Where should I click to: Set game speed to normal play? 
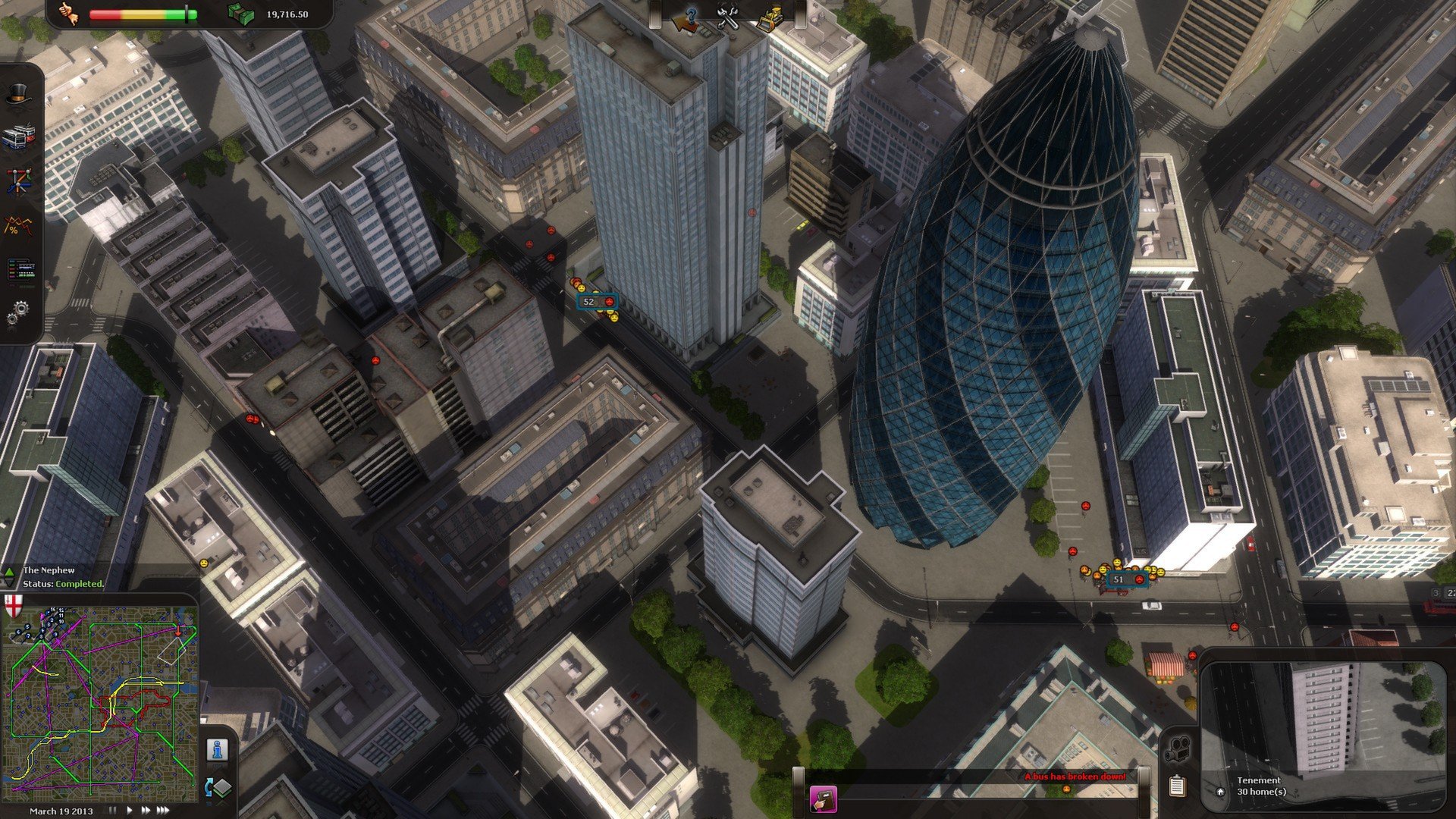coord(129,811)
